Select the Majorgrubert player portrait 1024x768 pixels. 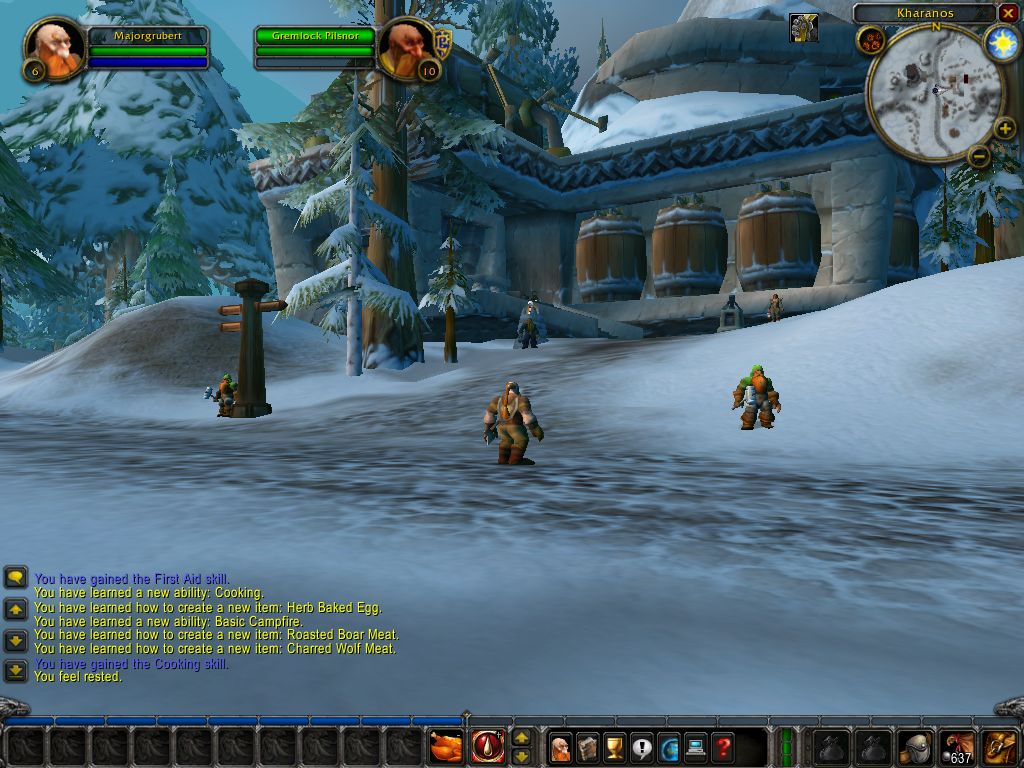point(54,48)
